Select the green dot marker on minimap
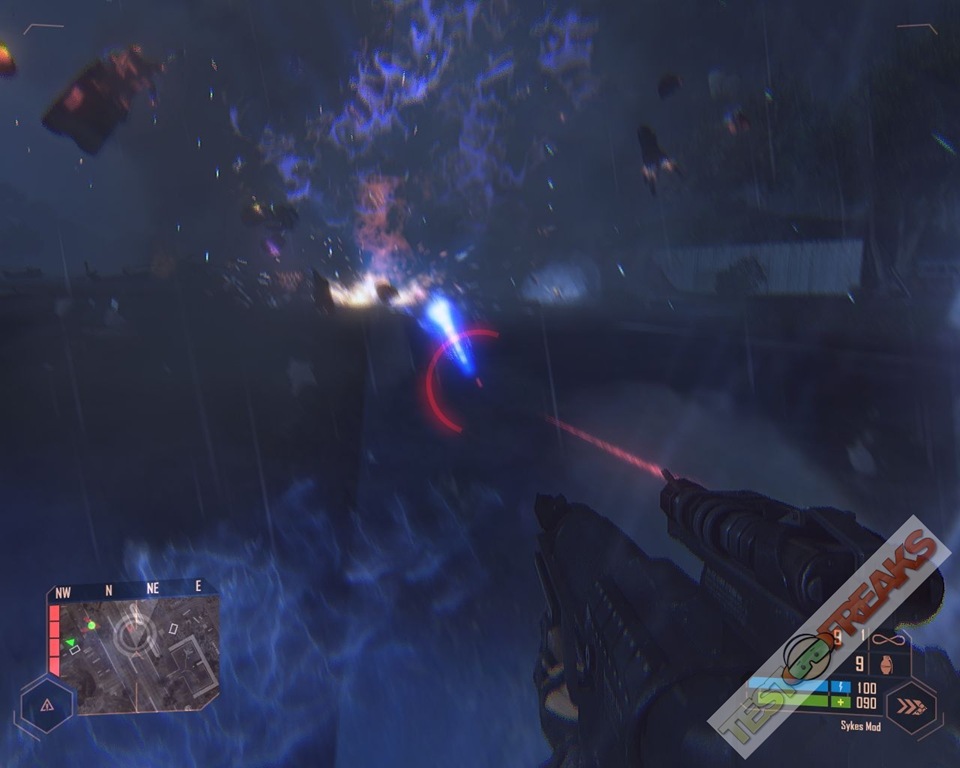960x768 pixels. (x=92, y=625)
